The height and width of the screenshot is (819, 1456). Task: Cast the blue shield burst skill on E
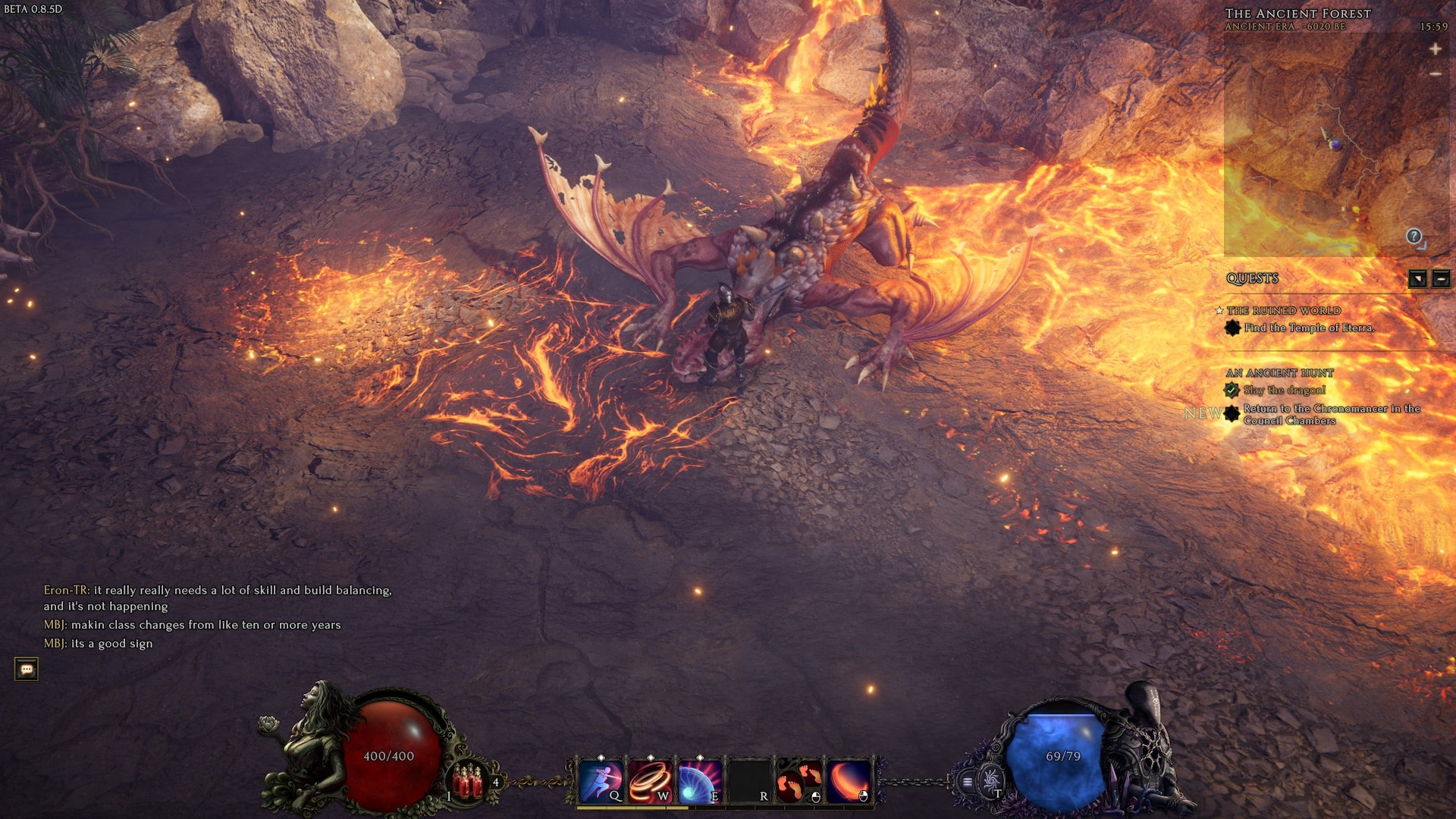699,781
